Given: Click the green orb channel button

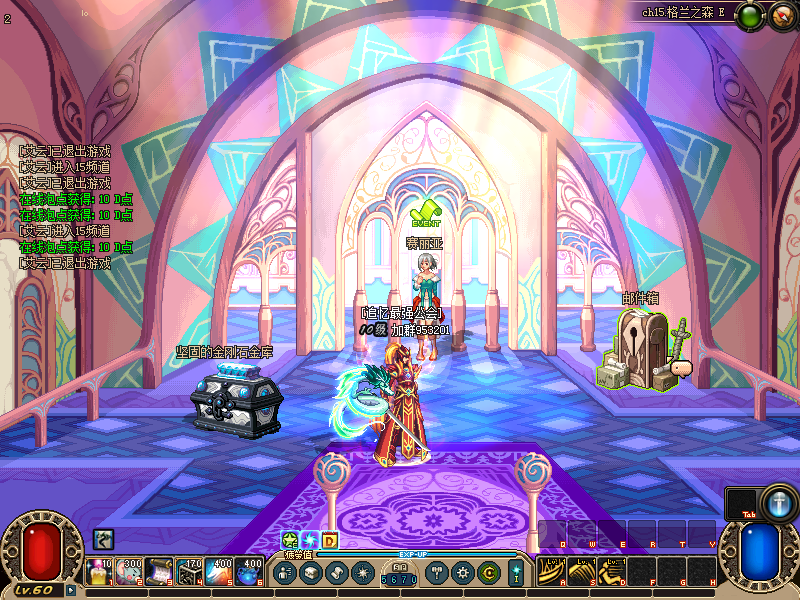Looking at the screenshot, I should pyautogui.click(x=748, y=16).
